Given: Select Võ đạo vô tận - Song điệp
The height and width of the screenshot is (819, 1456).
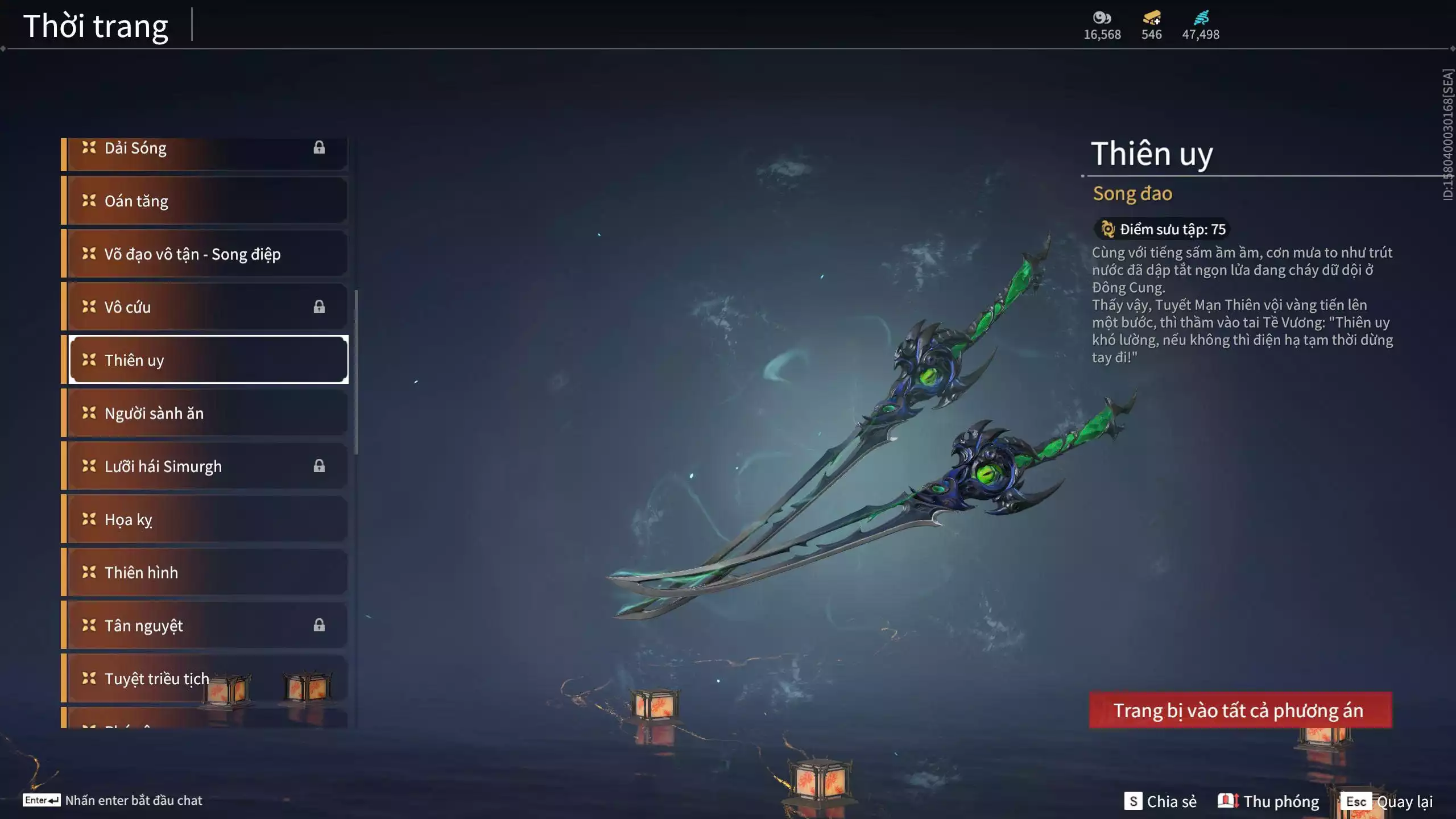Looking at the screenshot, I should click(193, 254).
